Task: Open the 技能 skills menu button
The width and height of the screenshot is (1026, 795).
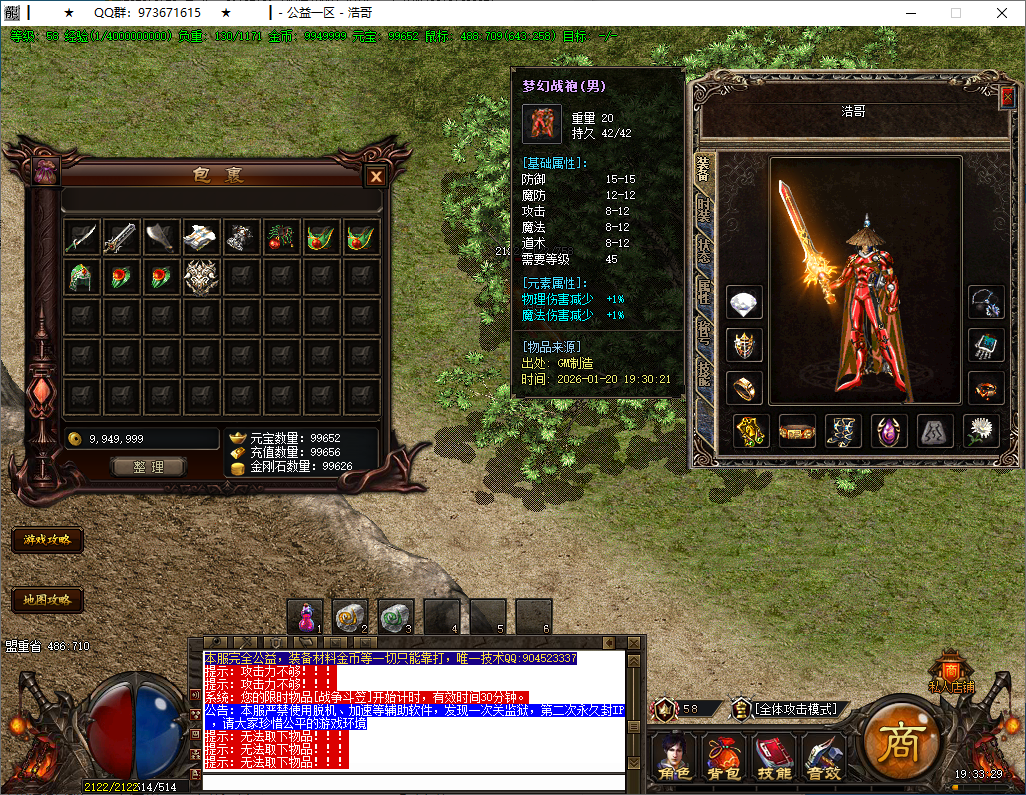Action: click(774, 757)
